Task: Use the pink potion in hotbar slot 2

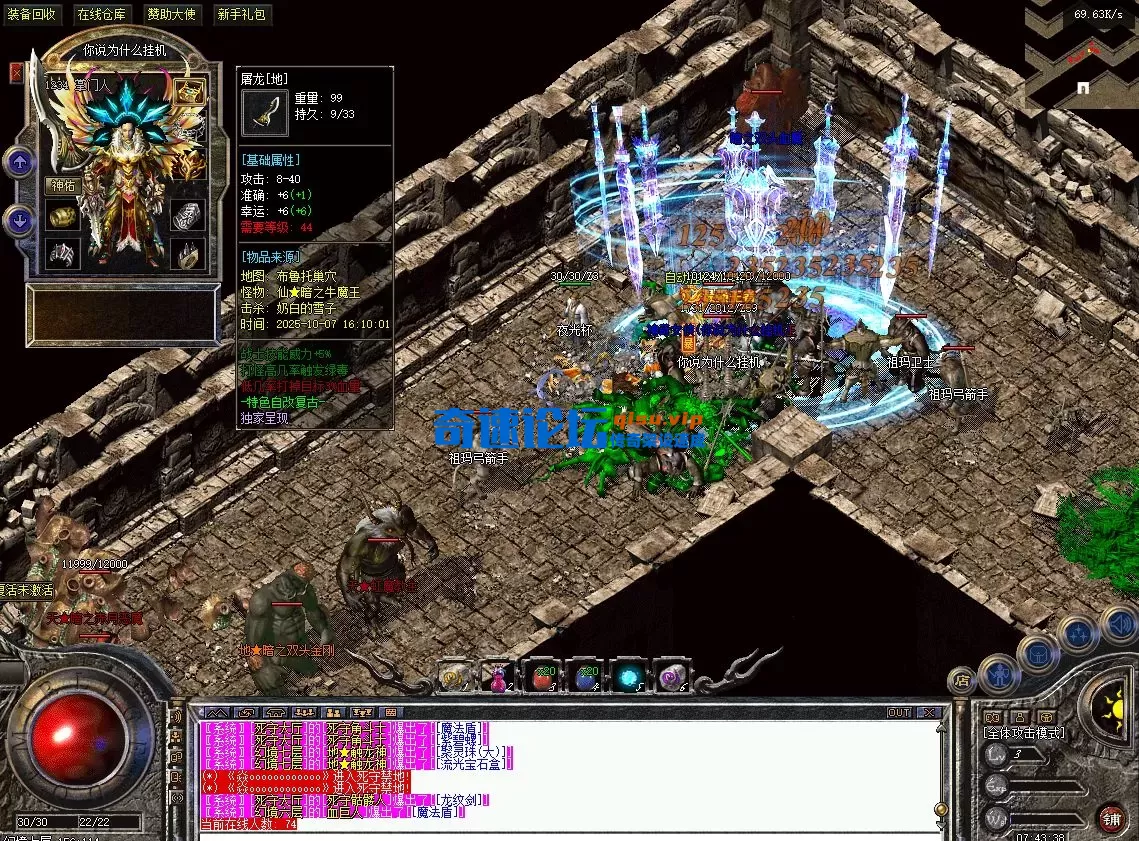Action: (x=498, y=679)
